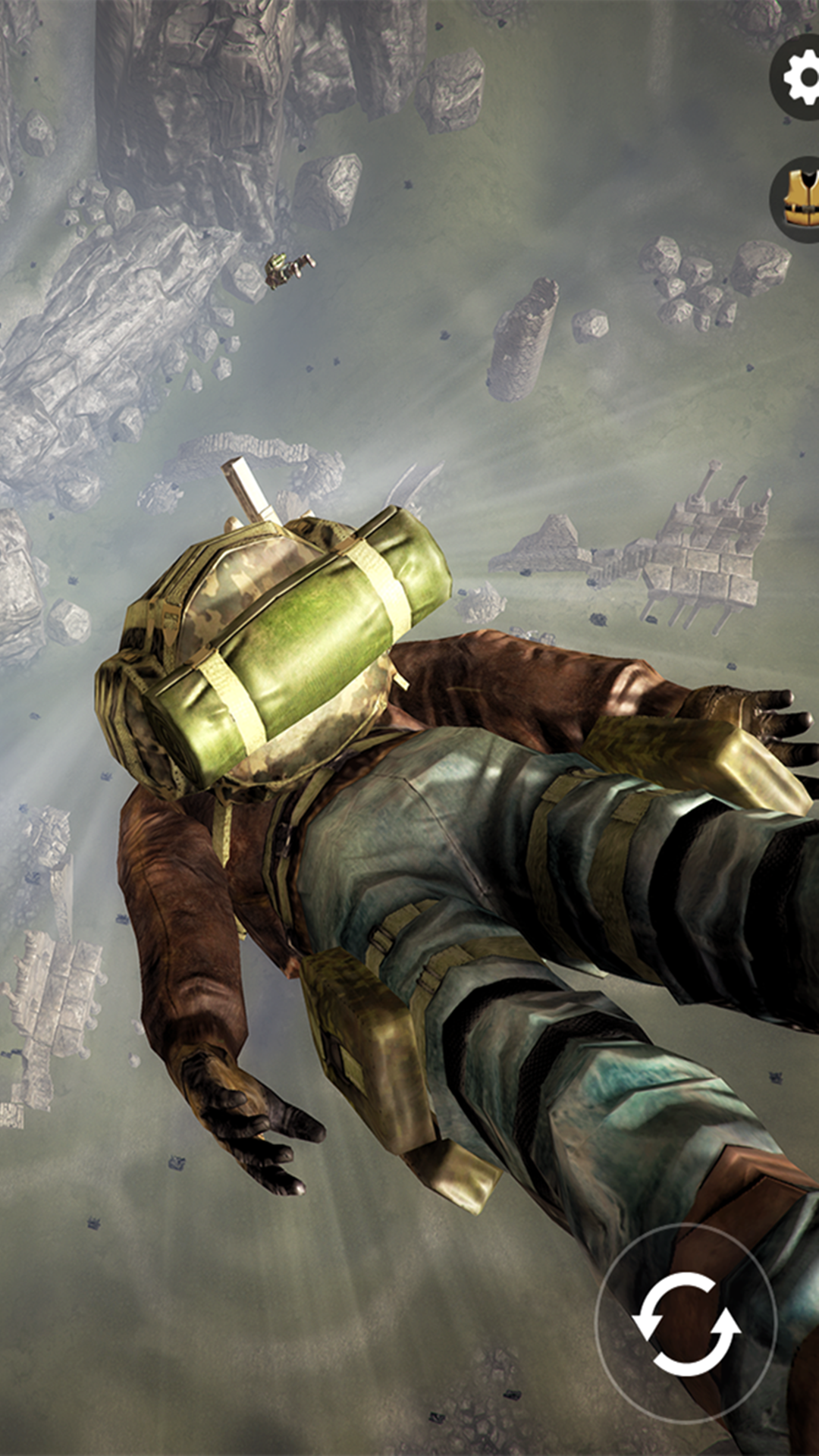Tap the circular rotate arrows button
819x1456 pixels.
(686, 1323)
